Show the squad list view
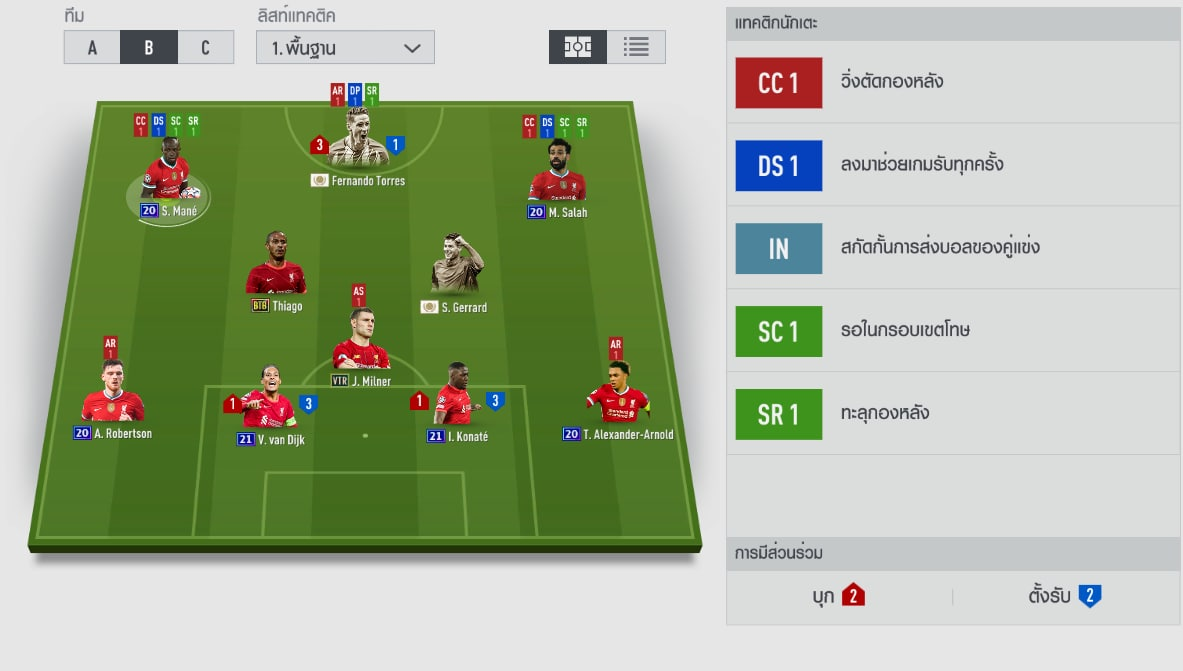 636,47
